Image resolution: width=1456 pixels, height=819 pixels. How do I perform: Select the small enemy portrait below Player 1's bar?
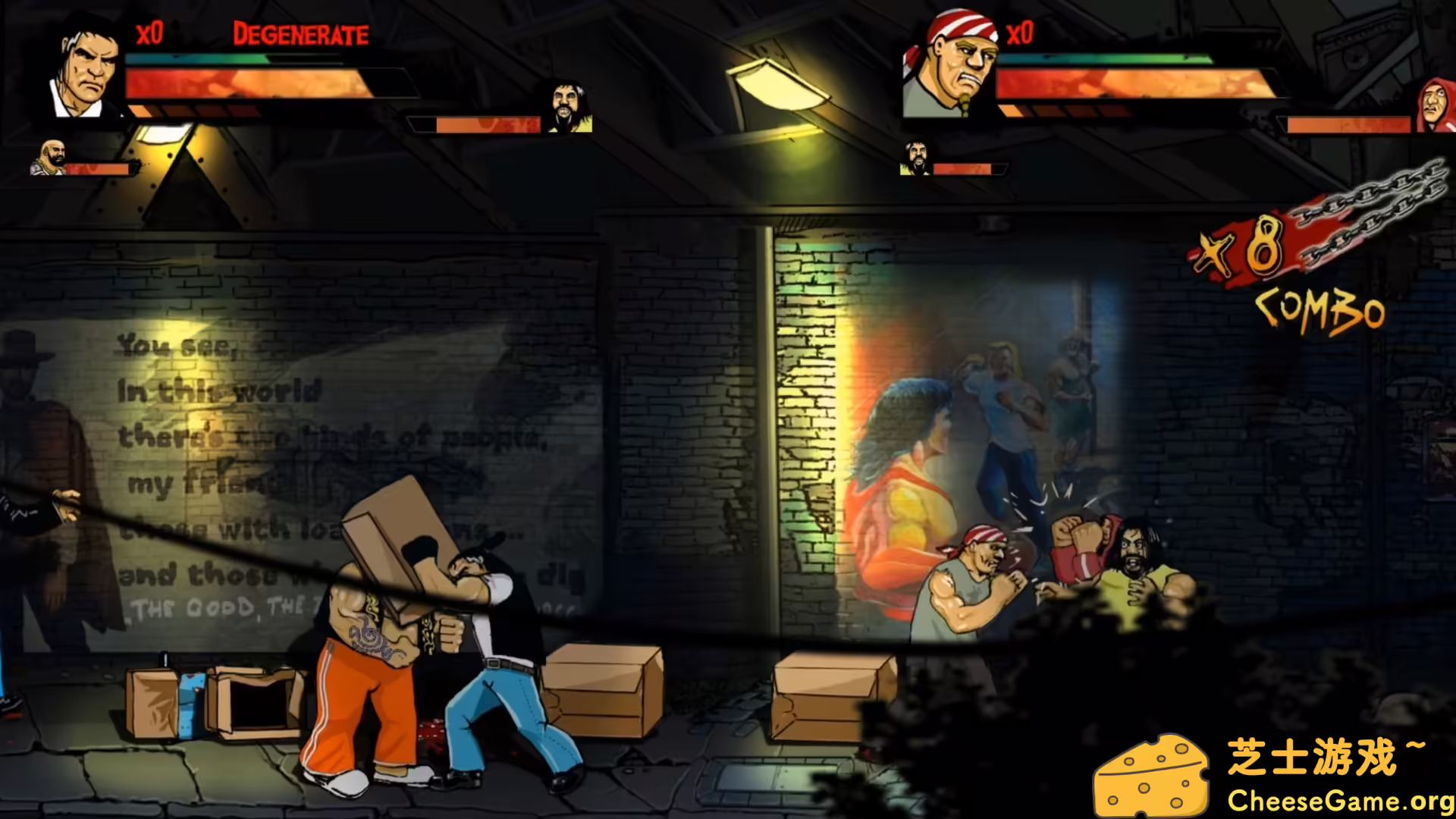click(x=50, y=157)
